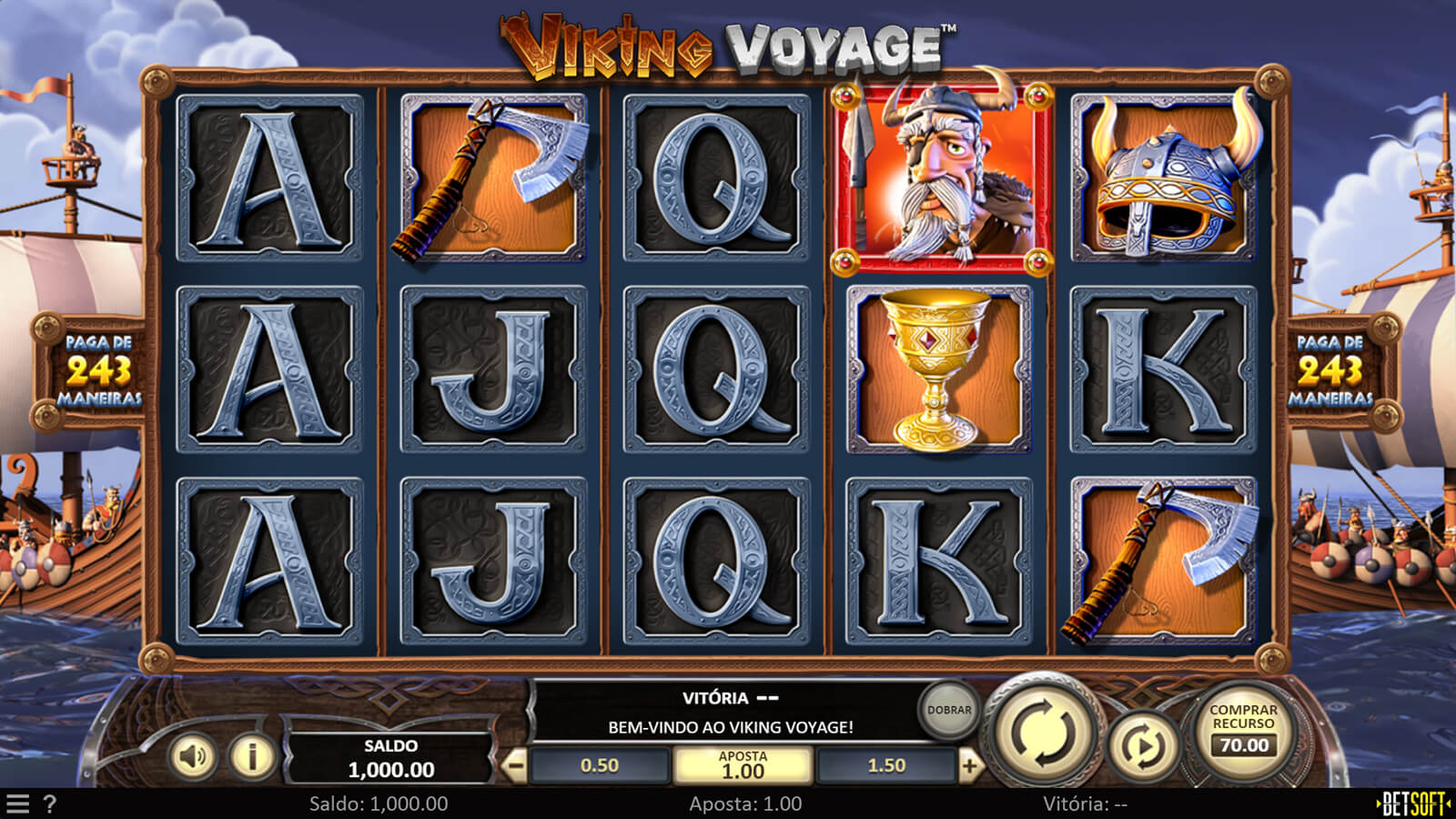Viewport: 1456px width, 819px height.
Task: Open the hamburger menu
Action: coord(17,804)
